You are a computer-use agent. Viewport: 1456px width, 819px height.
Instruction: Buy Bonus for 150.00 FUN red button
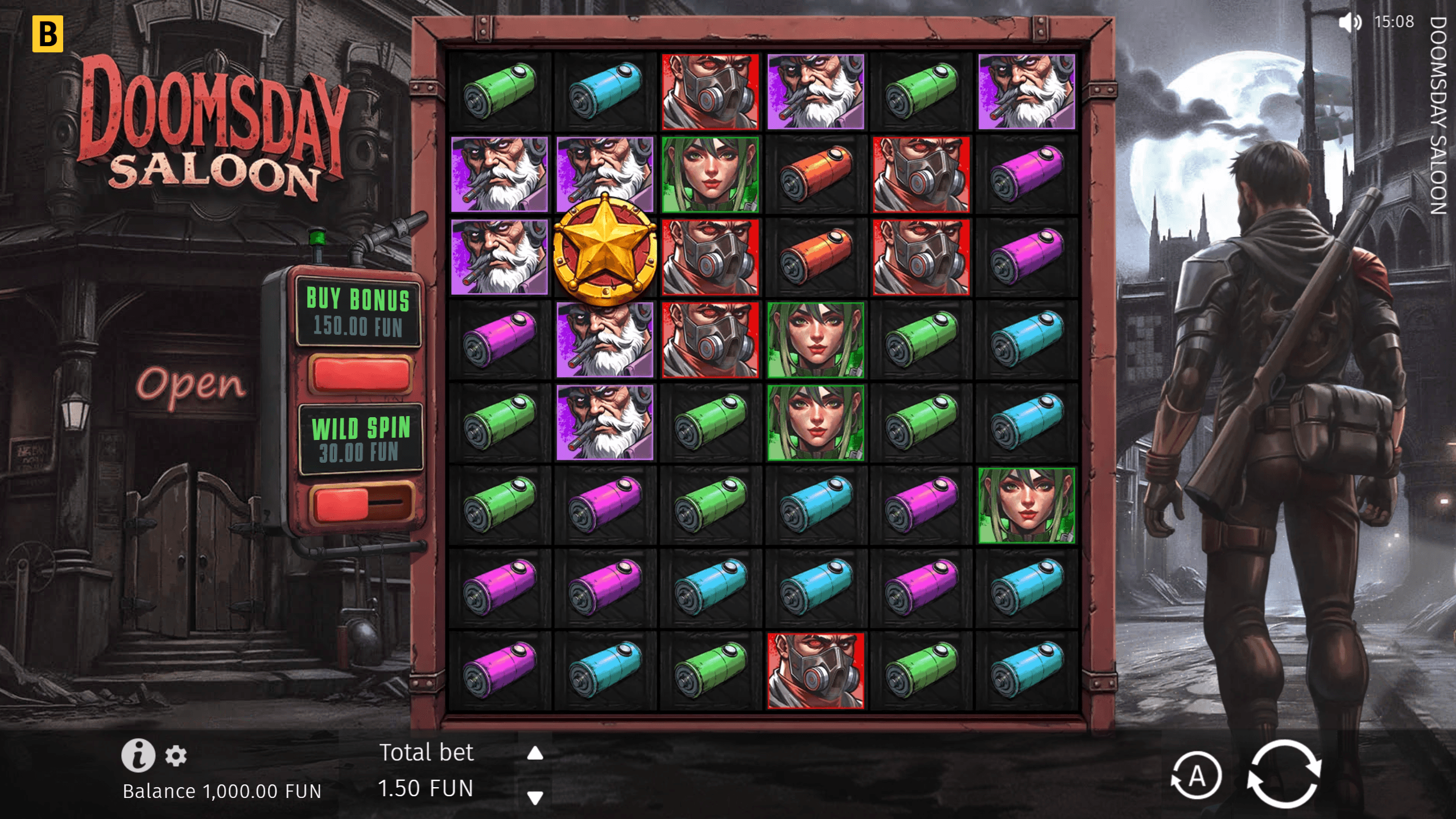[361, 375]
